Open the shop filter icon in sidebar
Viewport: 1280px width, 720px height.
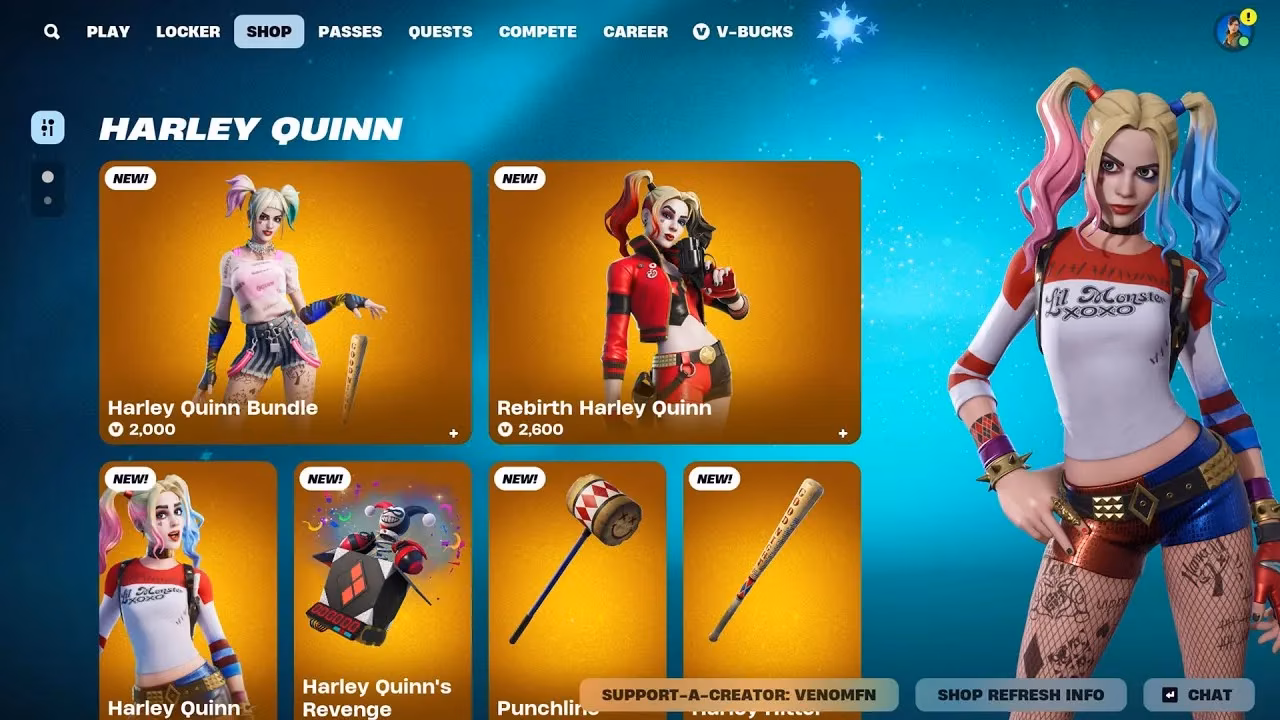point(47,128)
